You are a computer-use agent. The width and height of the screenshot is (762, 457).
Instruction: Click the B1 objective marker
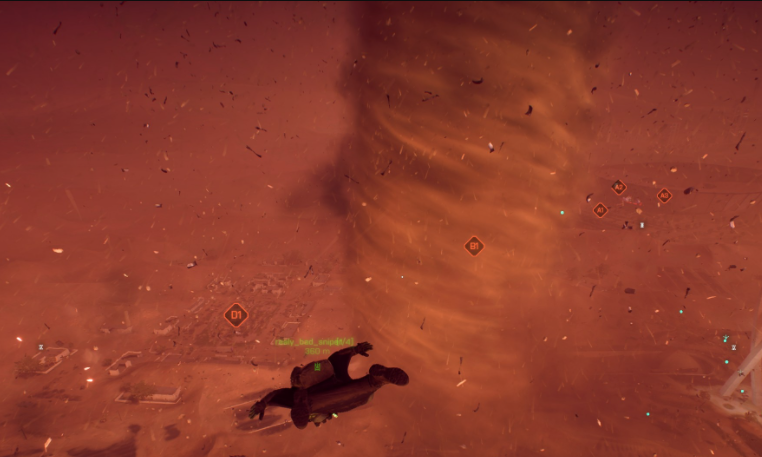[474, 245]
